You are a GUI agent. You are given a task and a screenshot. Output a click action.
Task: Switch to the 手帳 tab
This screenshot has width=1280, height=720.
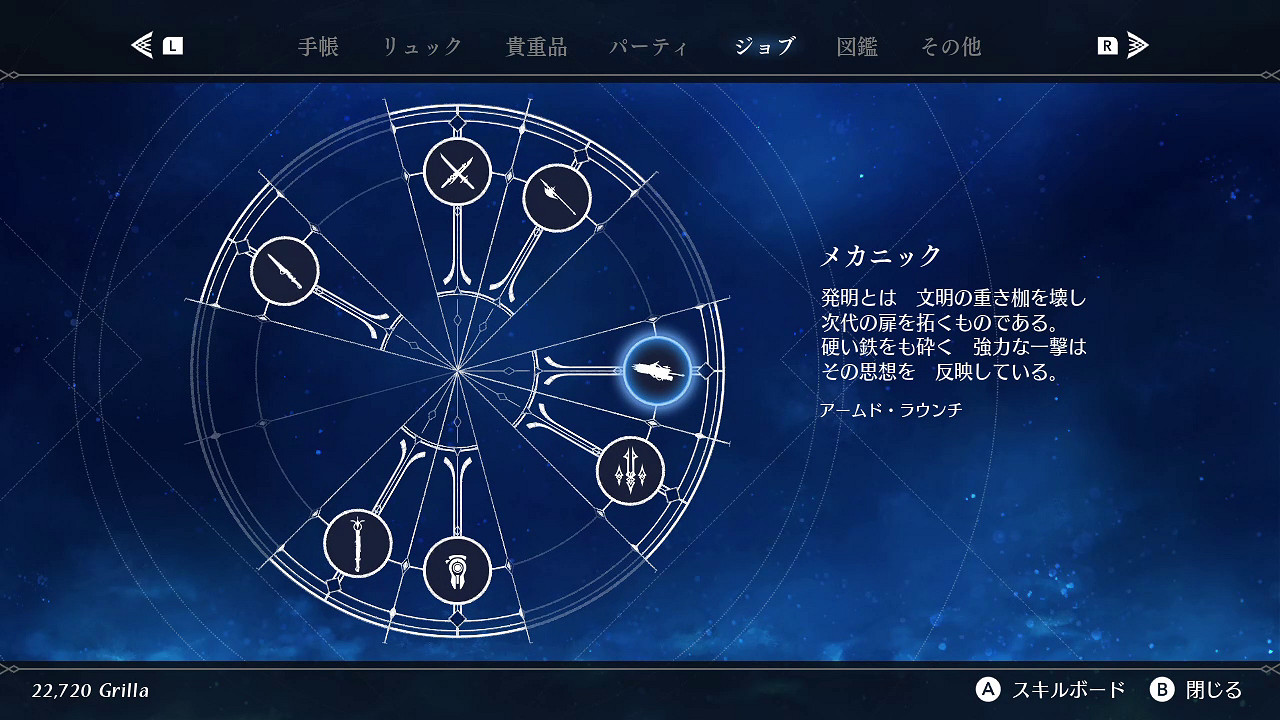318,45
